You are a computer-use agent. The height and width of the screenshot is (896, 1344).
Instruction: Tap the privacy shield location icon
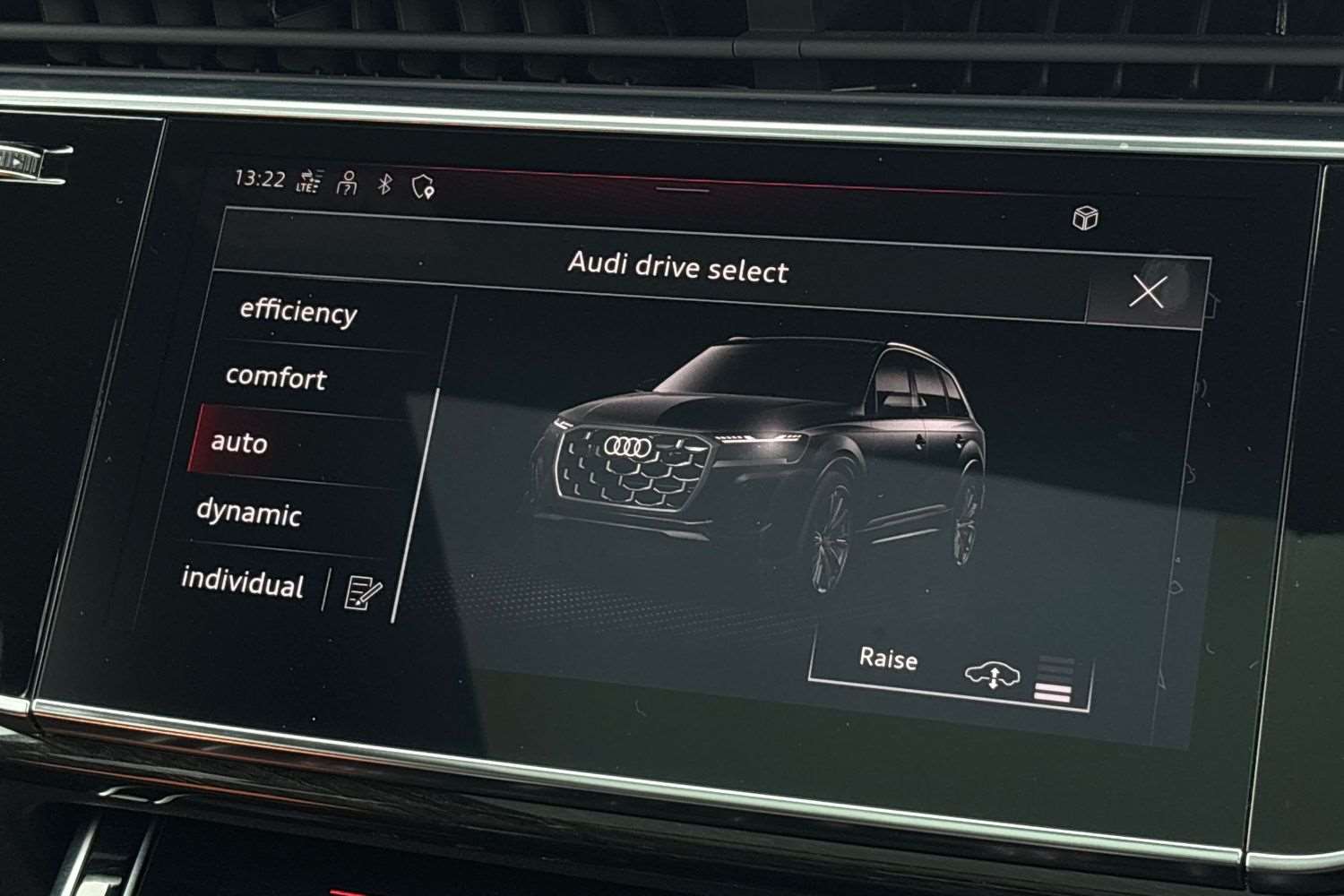[x=423, y=185]
